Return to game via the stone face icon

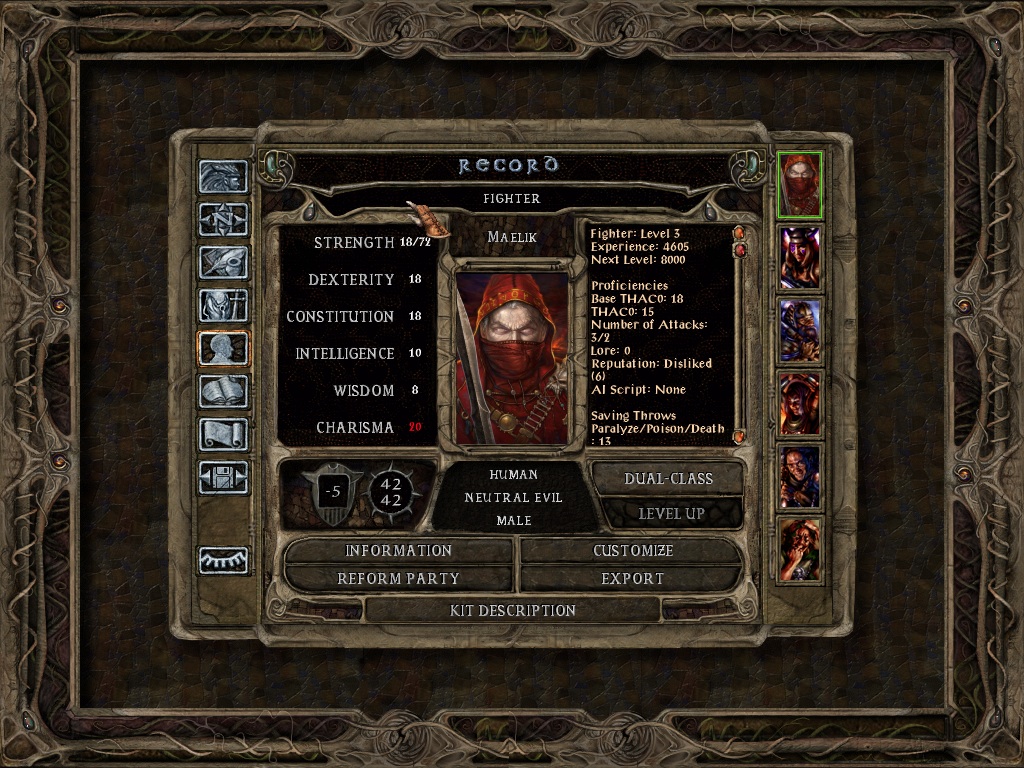point(223,177)
